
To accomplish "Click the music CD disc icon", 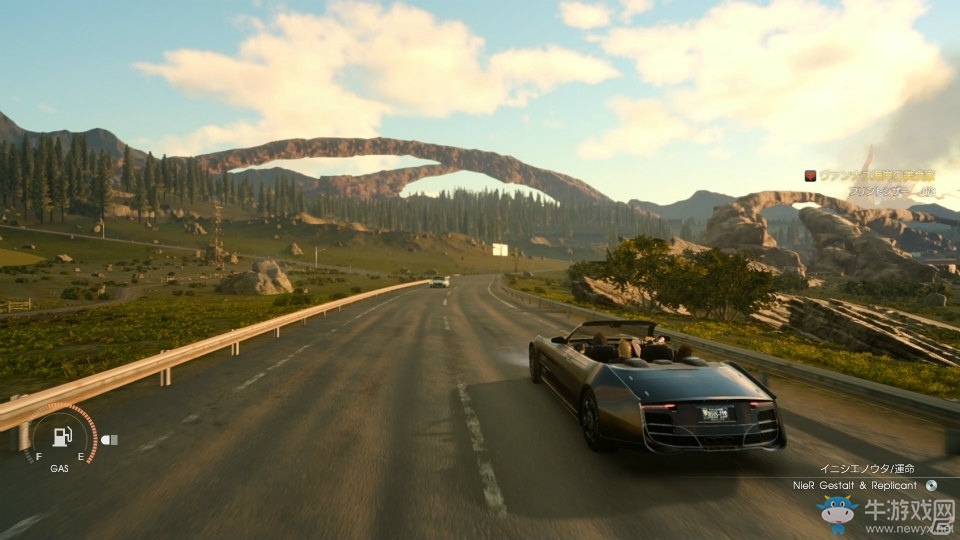I will (x=931, y=485).
